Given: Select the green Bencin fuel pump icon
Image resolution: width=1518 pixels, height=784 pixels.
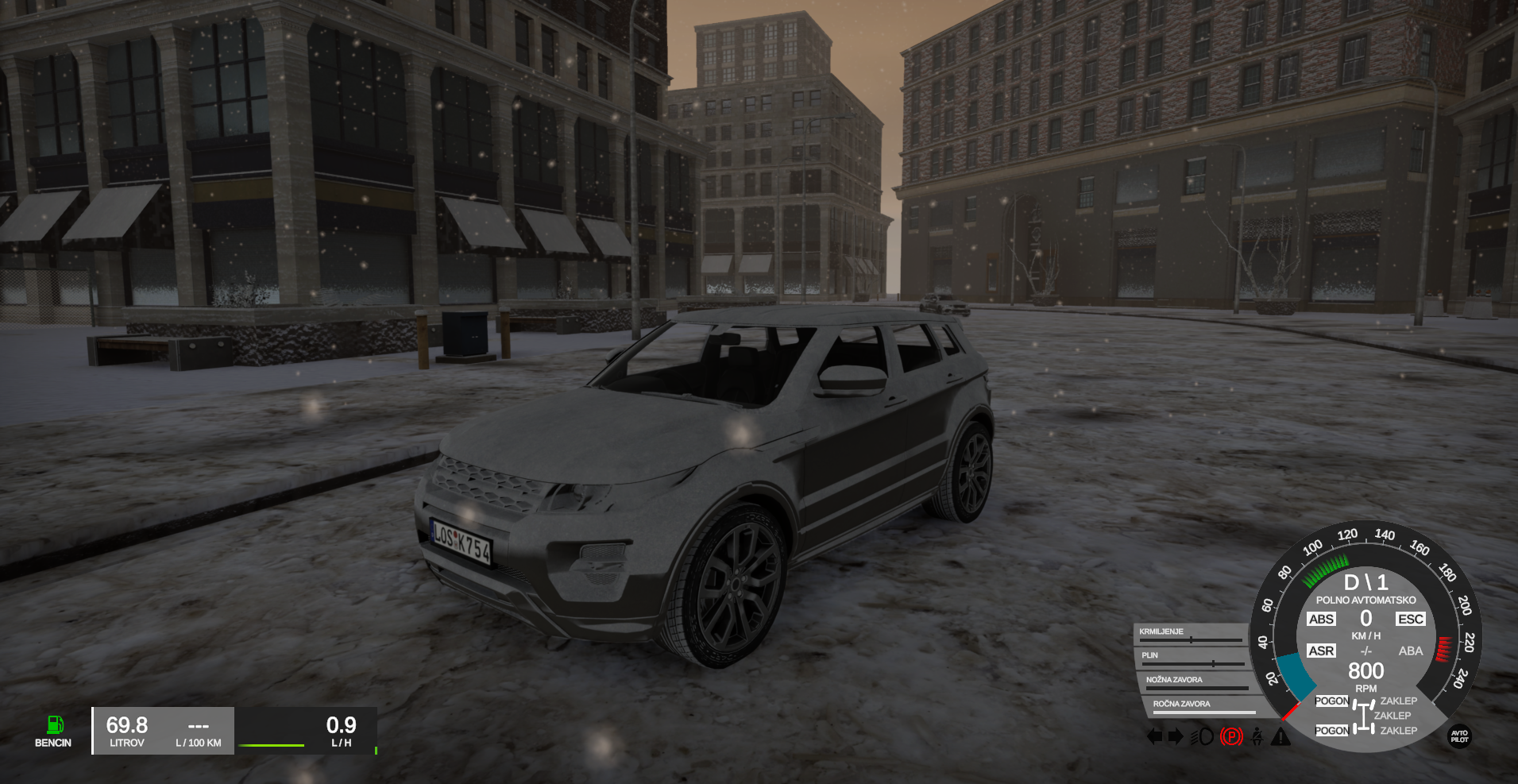Looking at the screenshot, I should tap(54, 724).
